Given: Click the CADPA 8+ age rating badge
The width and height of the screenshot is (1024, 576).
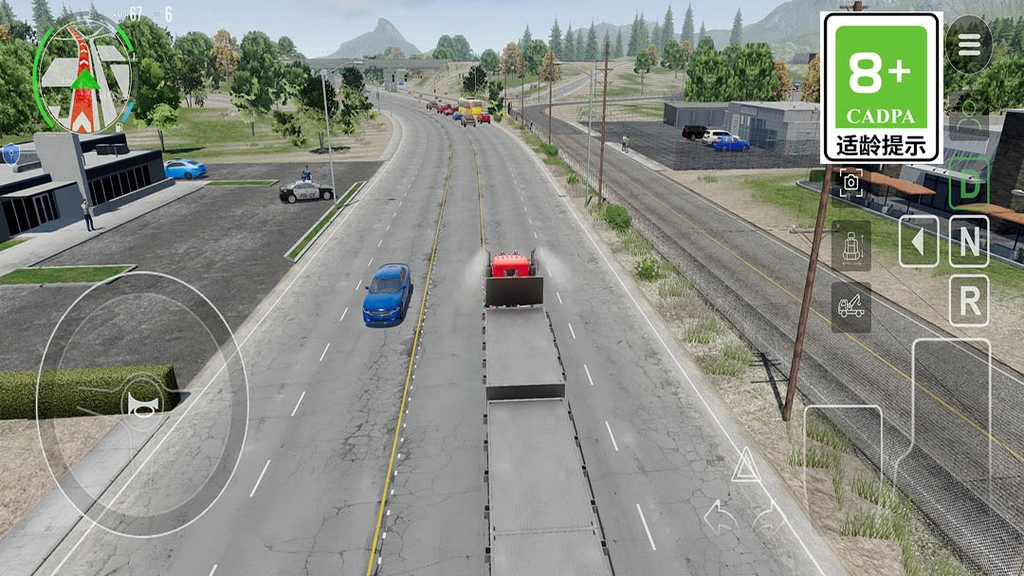Looking at the screenshot, I should click(881, 87).
